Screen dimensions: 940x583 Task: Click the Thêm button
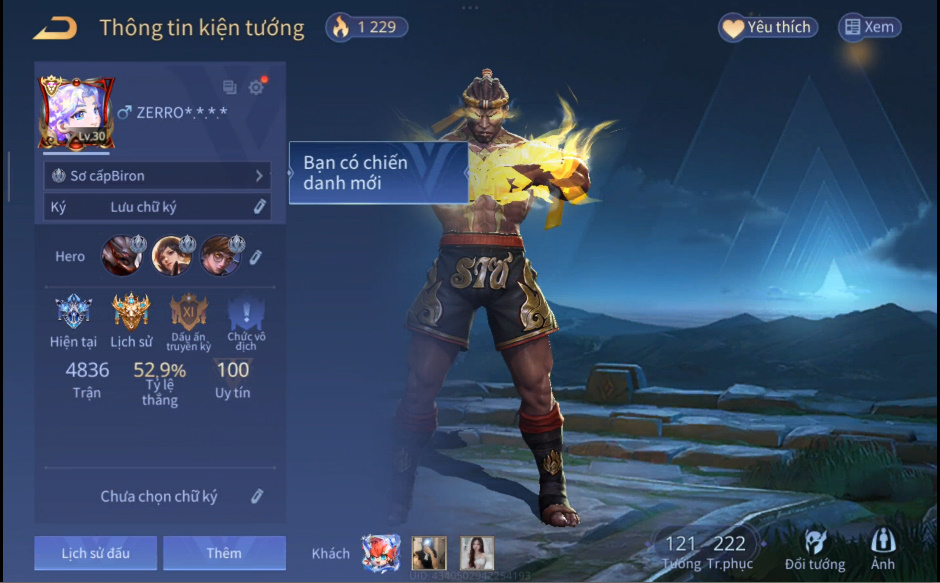224,553
